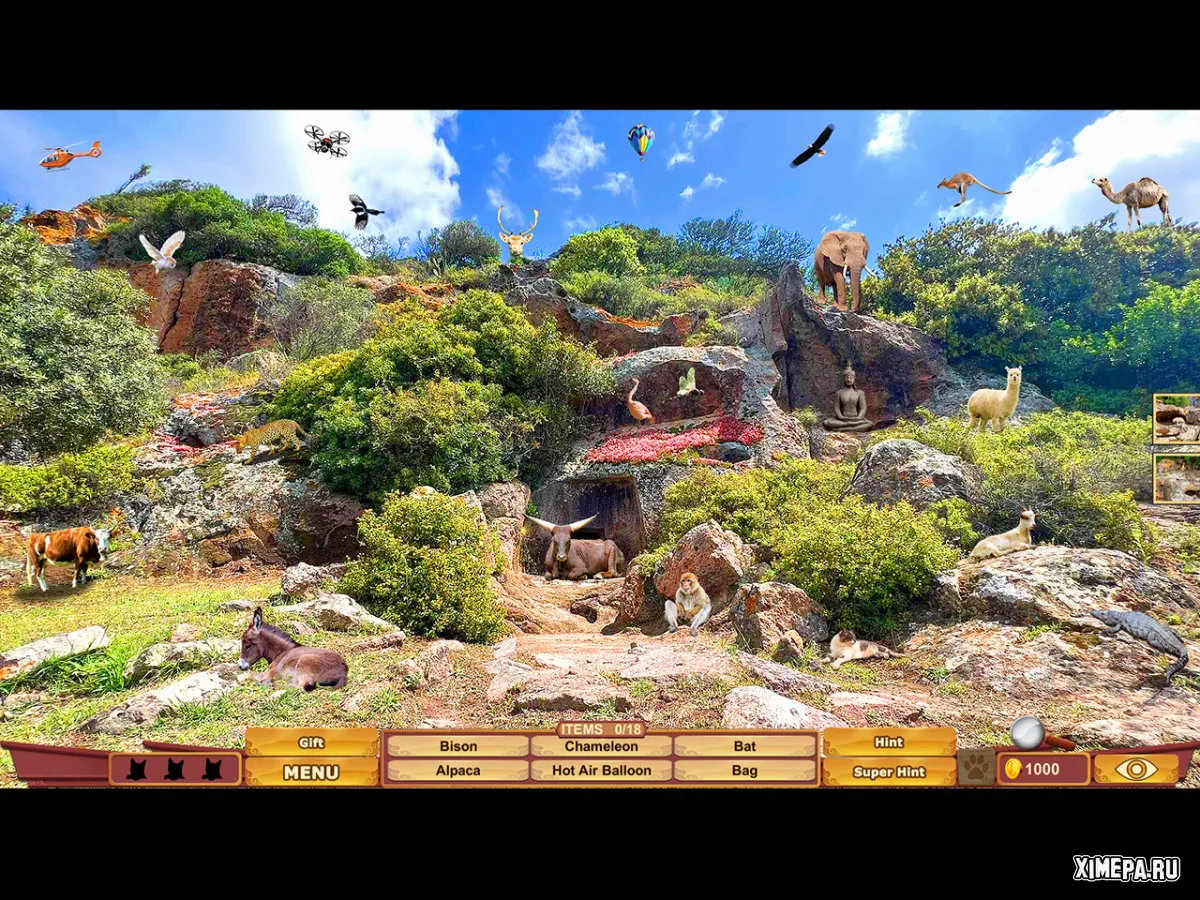
Task: Choose Alpaca in the item list
Action: pos(458,771)
